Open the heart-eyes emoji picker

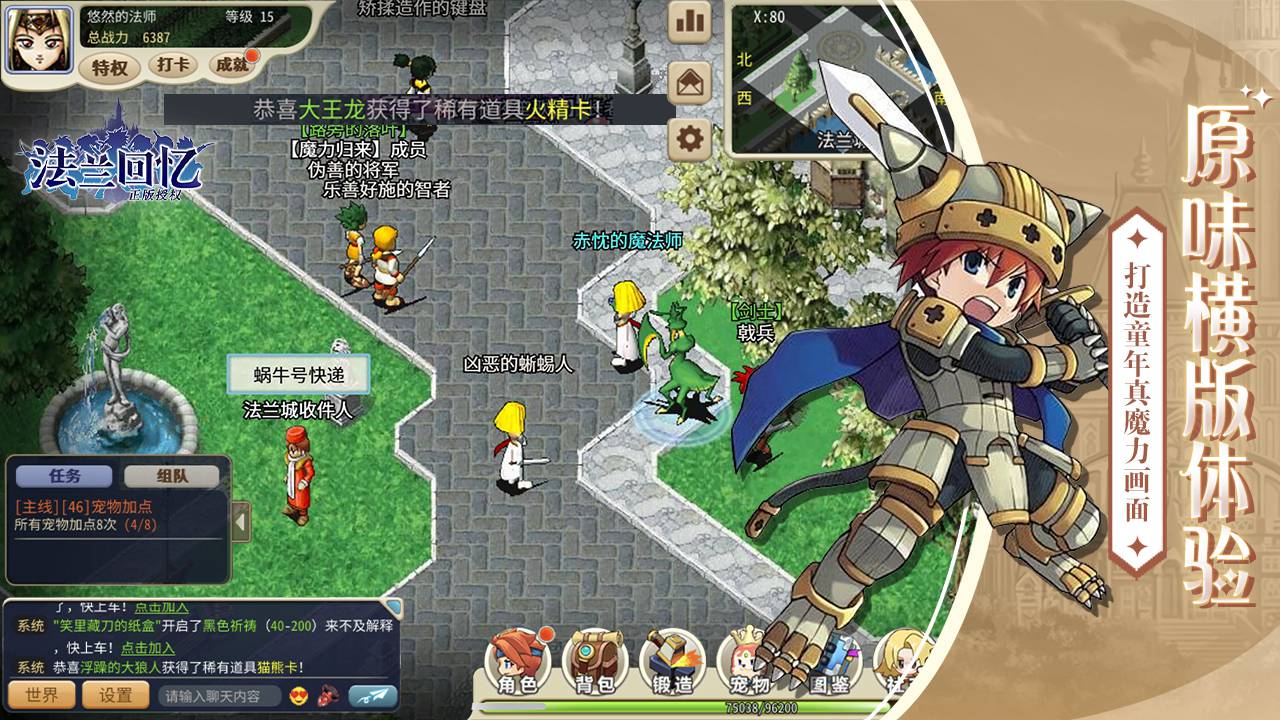pyautogui.click(x=298, y=696)
